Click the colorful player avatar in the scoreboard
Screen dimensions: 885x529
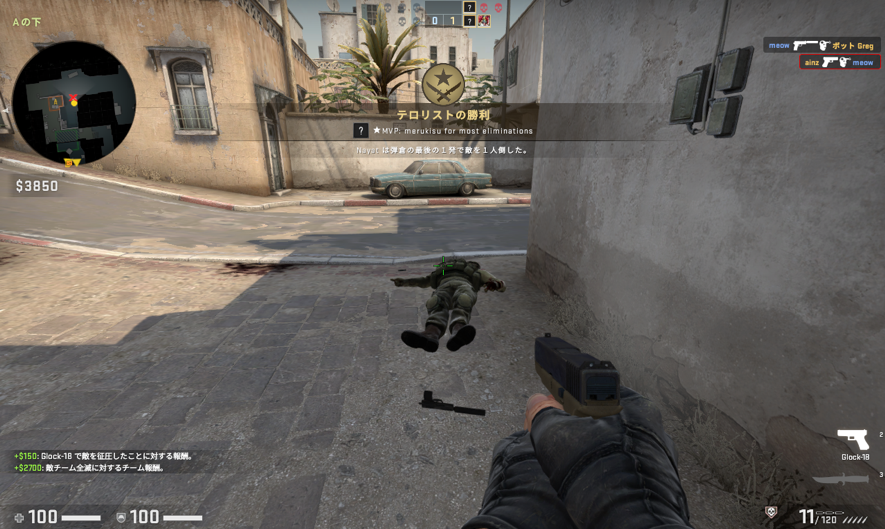(484, 20)
